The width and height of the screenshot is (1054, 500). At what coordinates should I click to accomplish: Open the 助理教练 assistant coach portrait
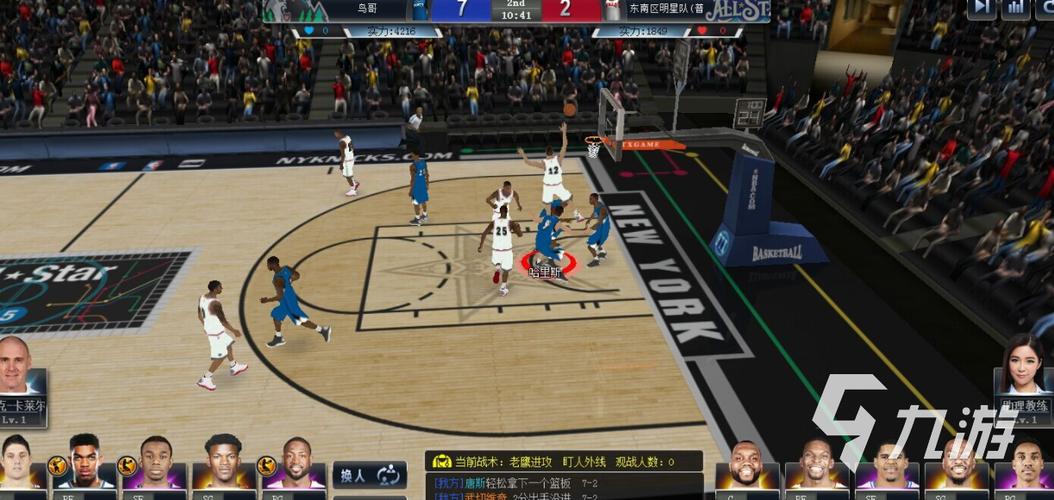pos(1024,380)
